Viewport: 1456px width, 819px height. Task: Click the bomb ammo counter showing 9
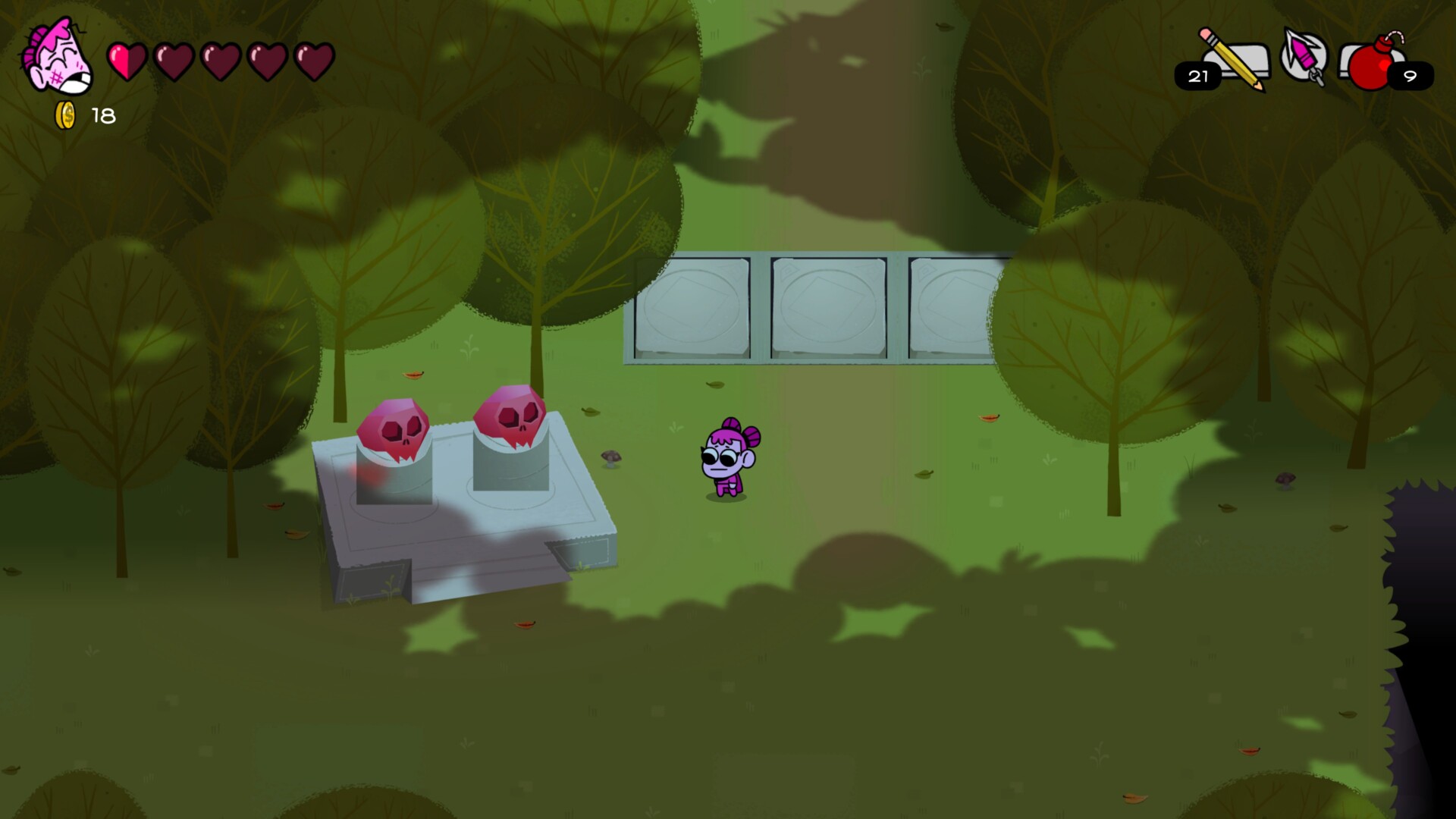(x=1409, y=77)
